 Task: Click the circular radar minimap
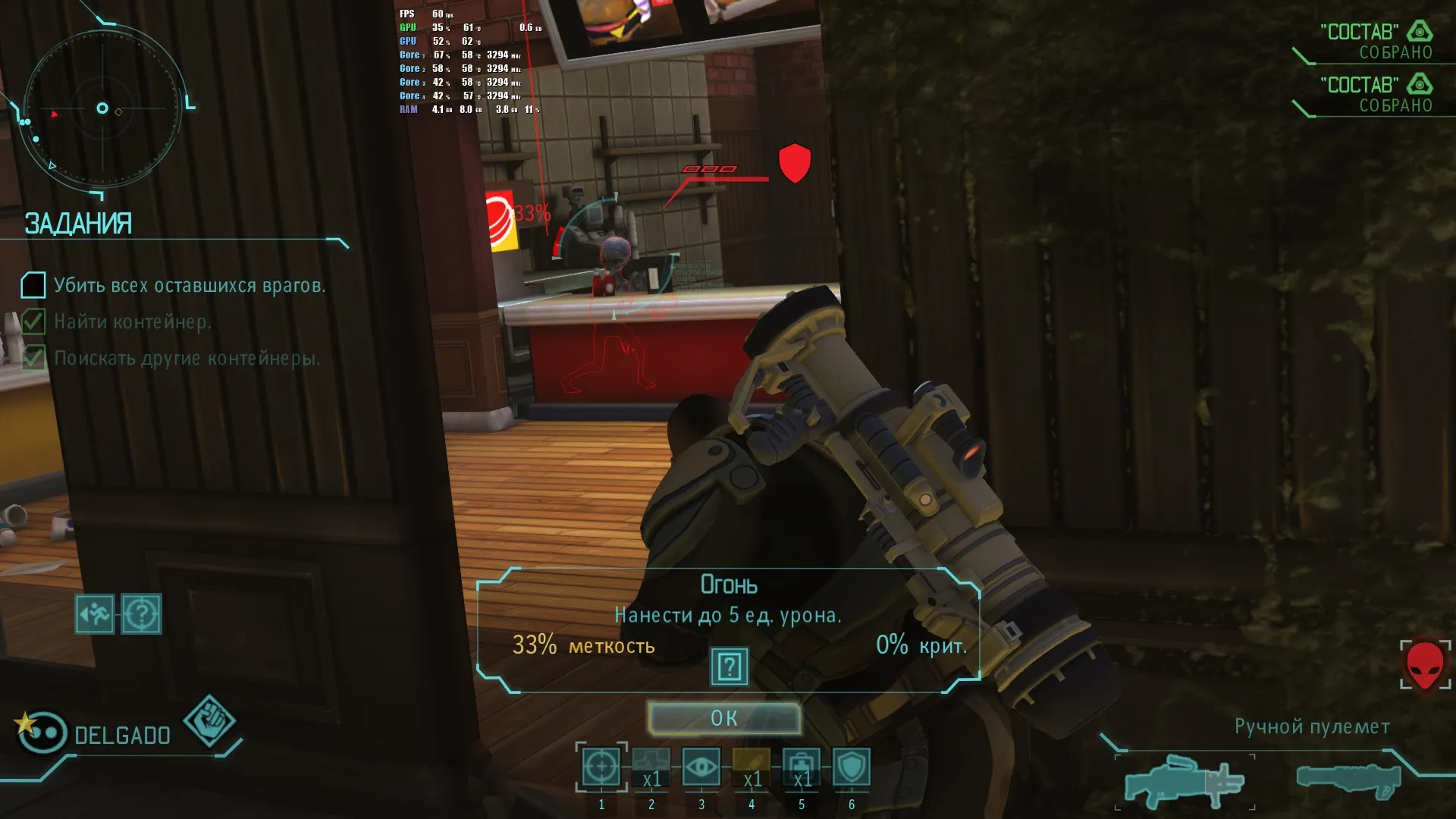tap(102, 108)
